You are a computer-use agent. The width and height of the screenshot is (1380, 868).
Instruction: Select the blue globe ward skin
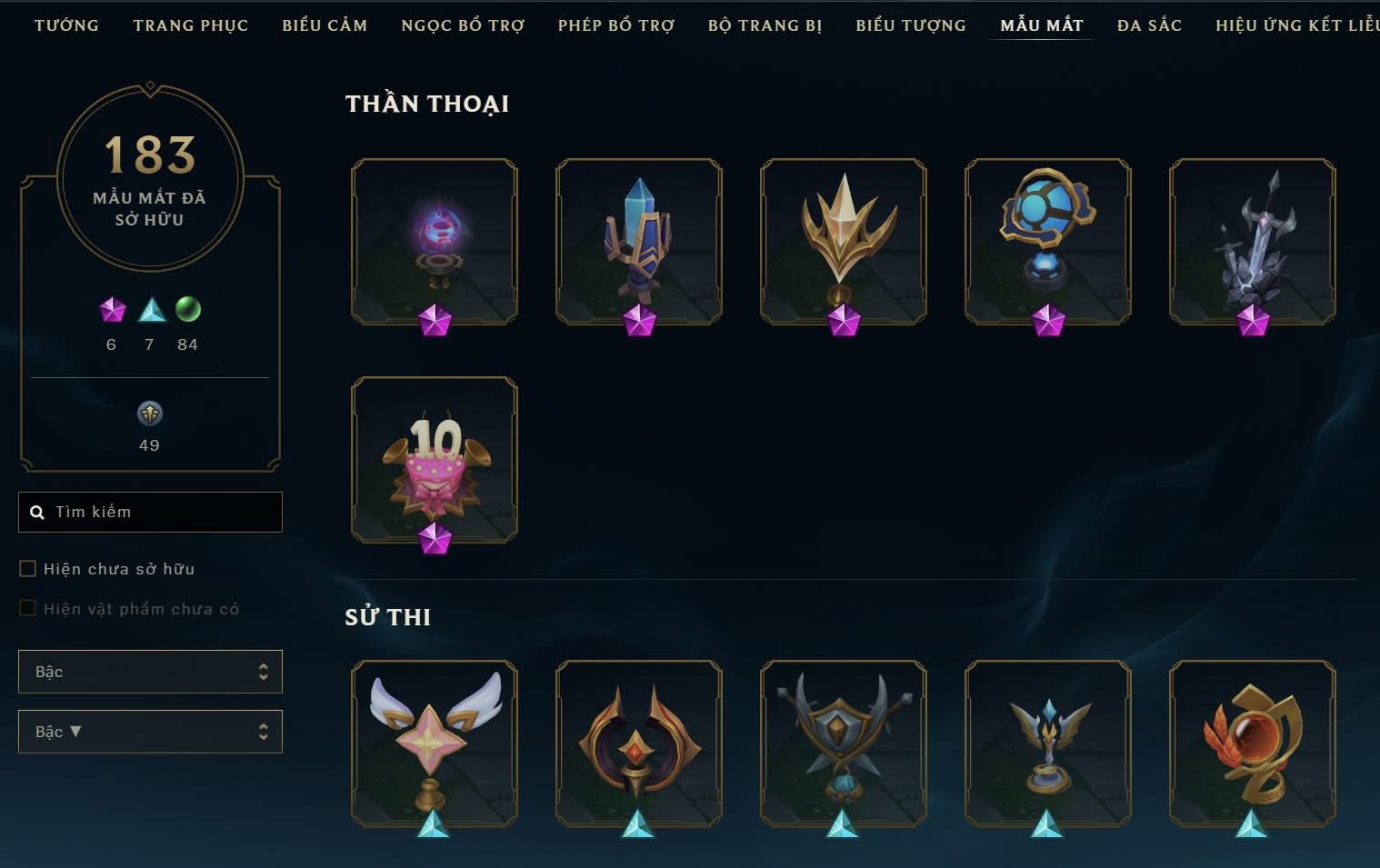point(1048,242)
